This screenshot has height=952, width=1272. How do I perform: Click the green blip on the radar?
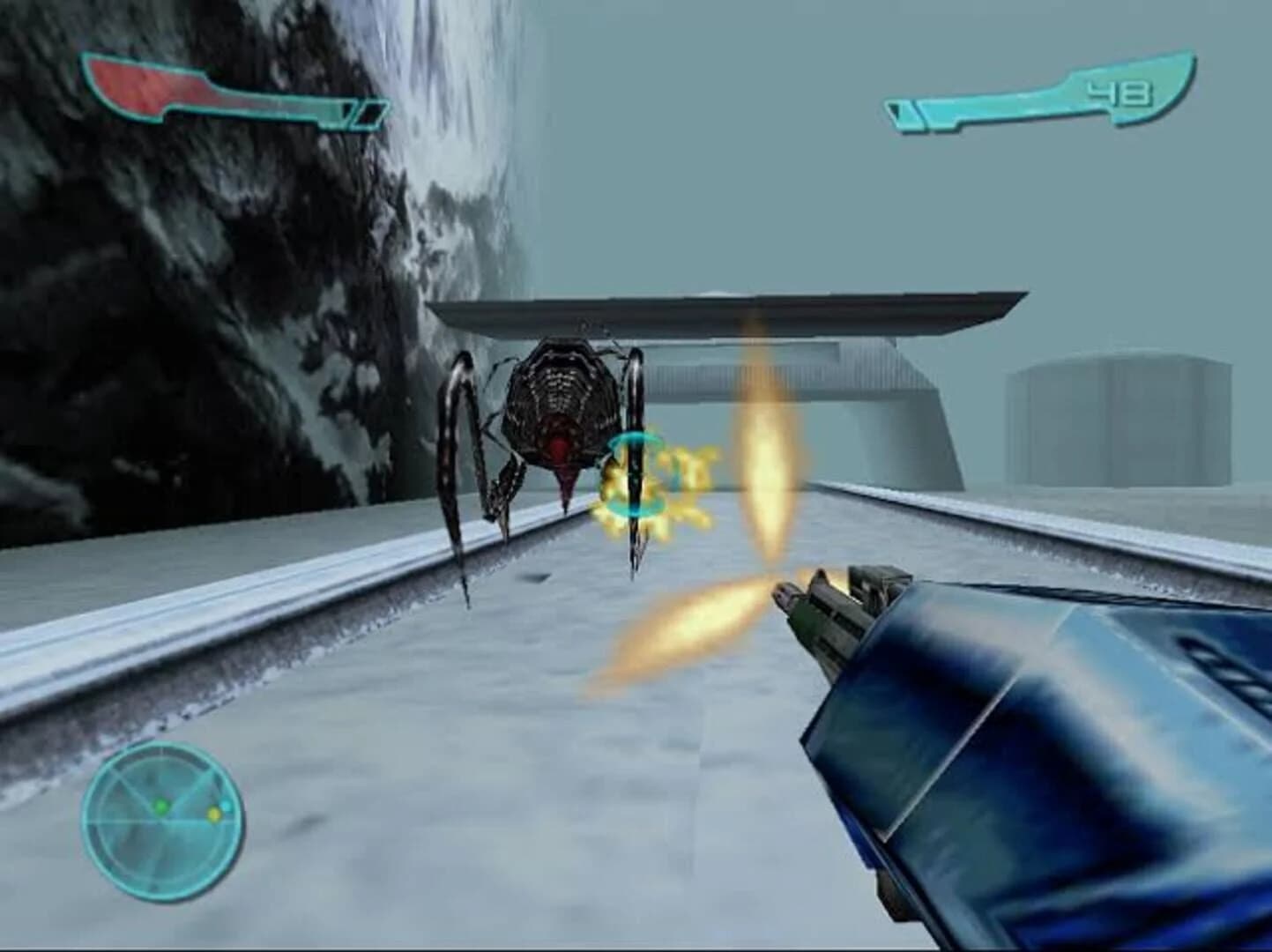coord(160,807)
